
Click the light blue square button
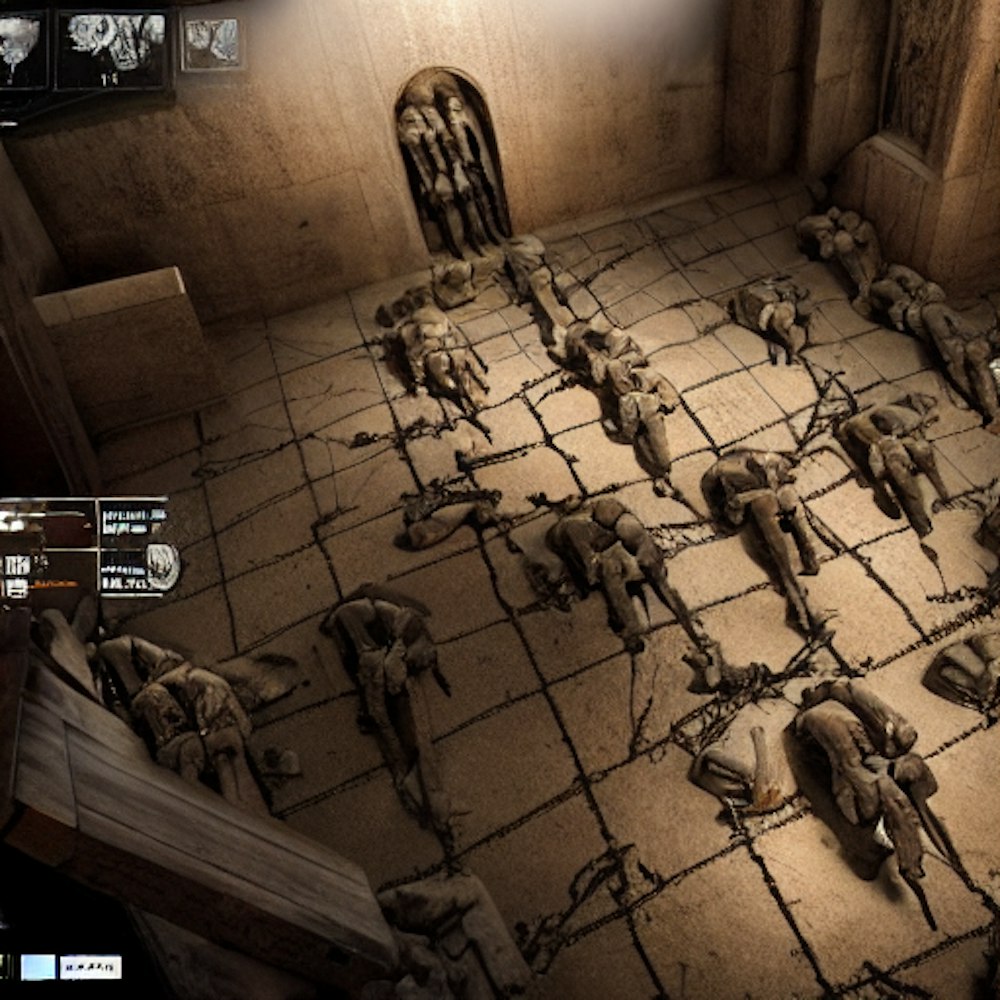click(x=38, y=966)
